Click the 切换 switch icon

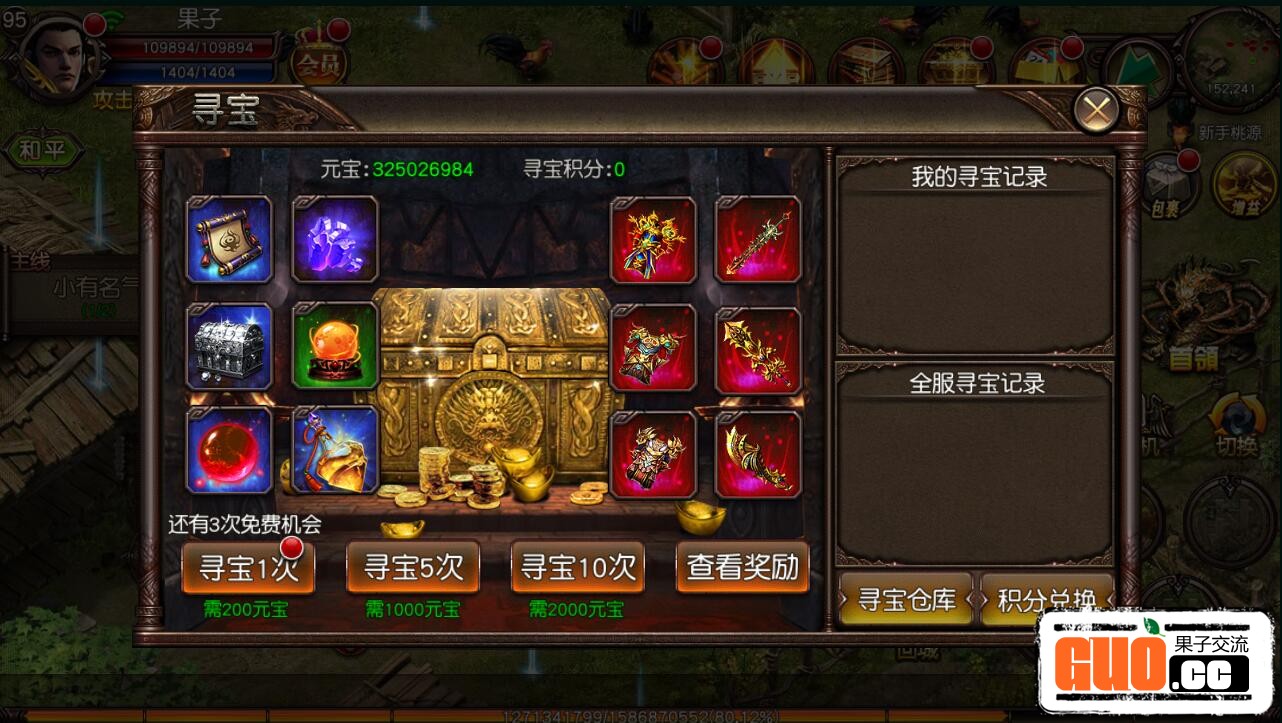coord(1236,420)
